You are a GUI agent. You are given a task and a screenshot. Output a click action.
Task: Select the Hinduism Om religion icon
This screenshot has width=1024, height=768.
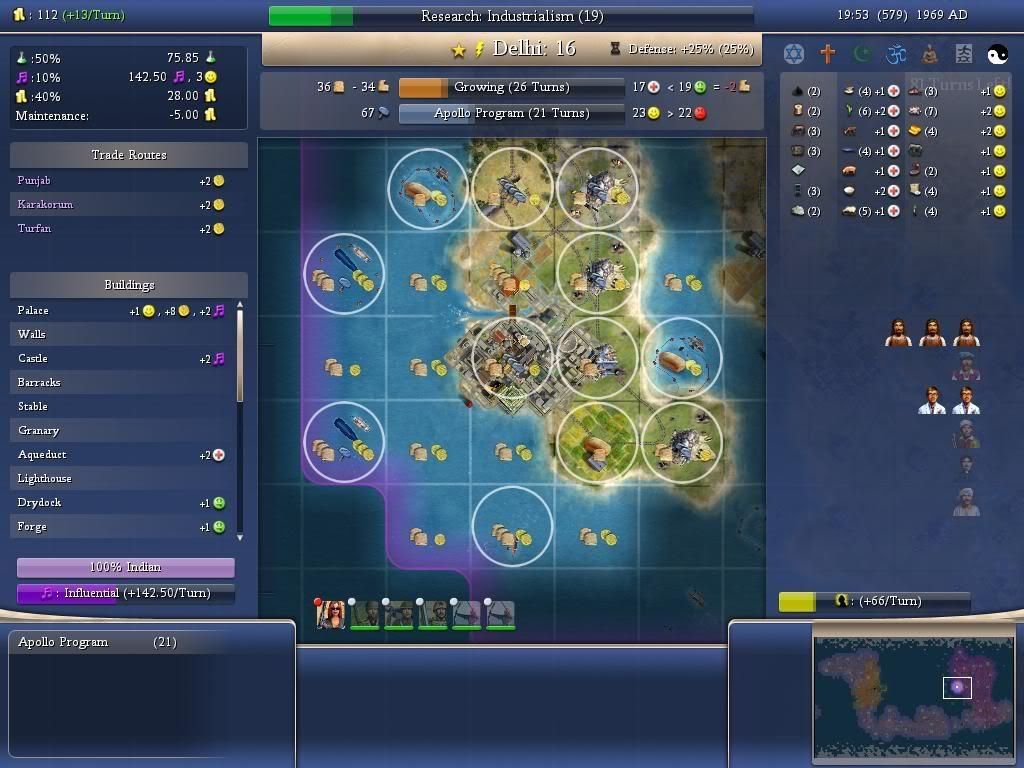[896, 54]
